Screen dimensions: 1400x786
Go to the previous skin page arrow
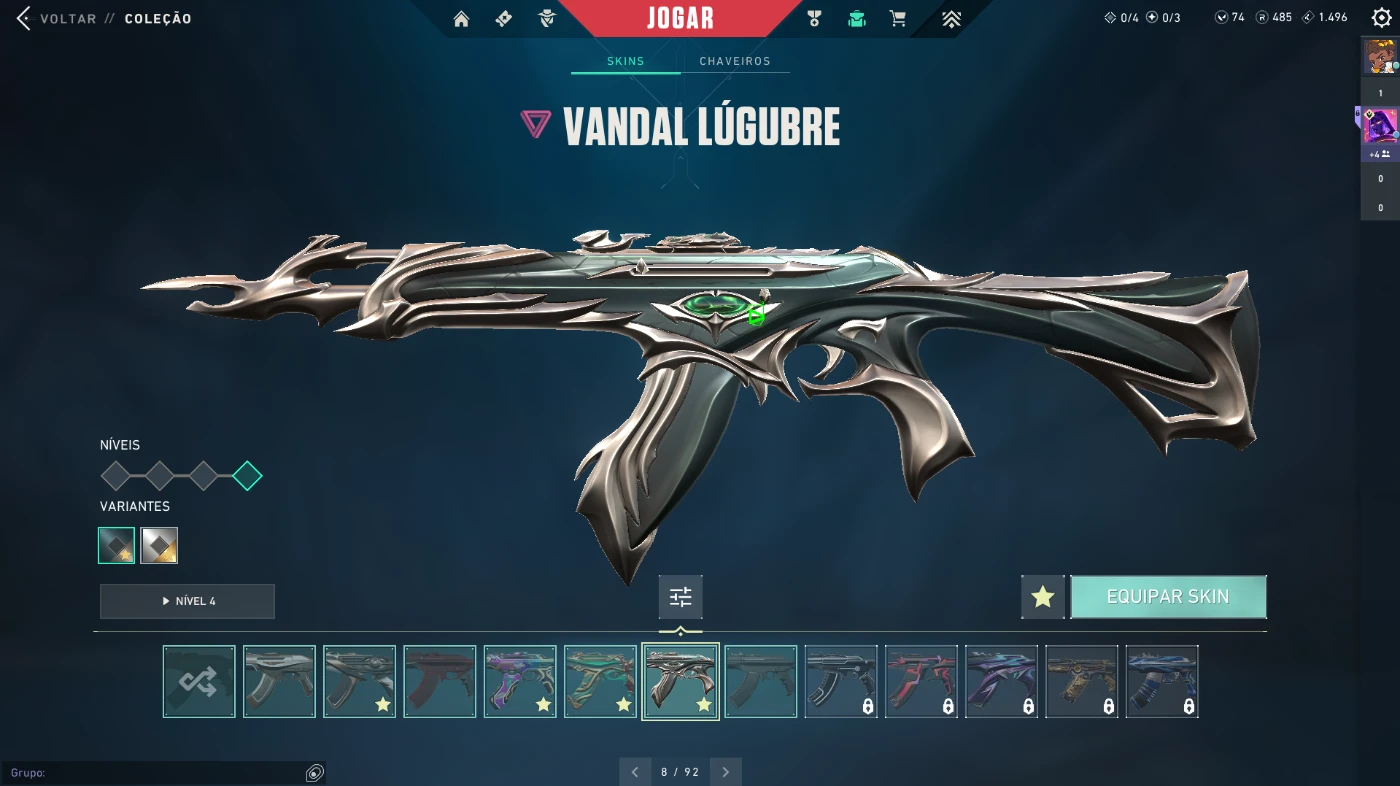pos(635,772)
